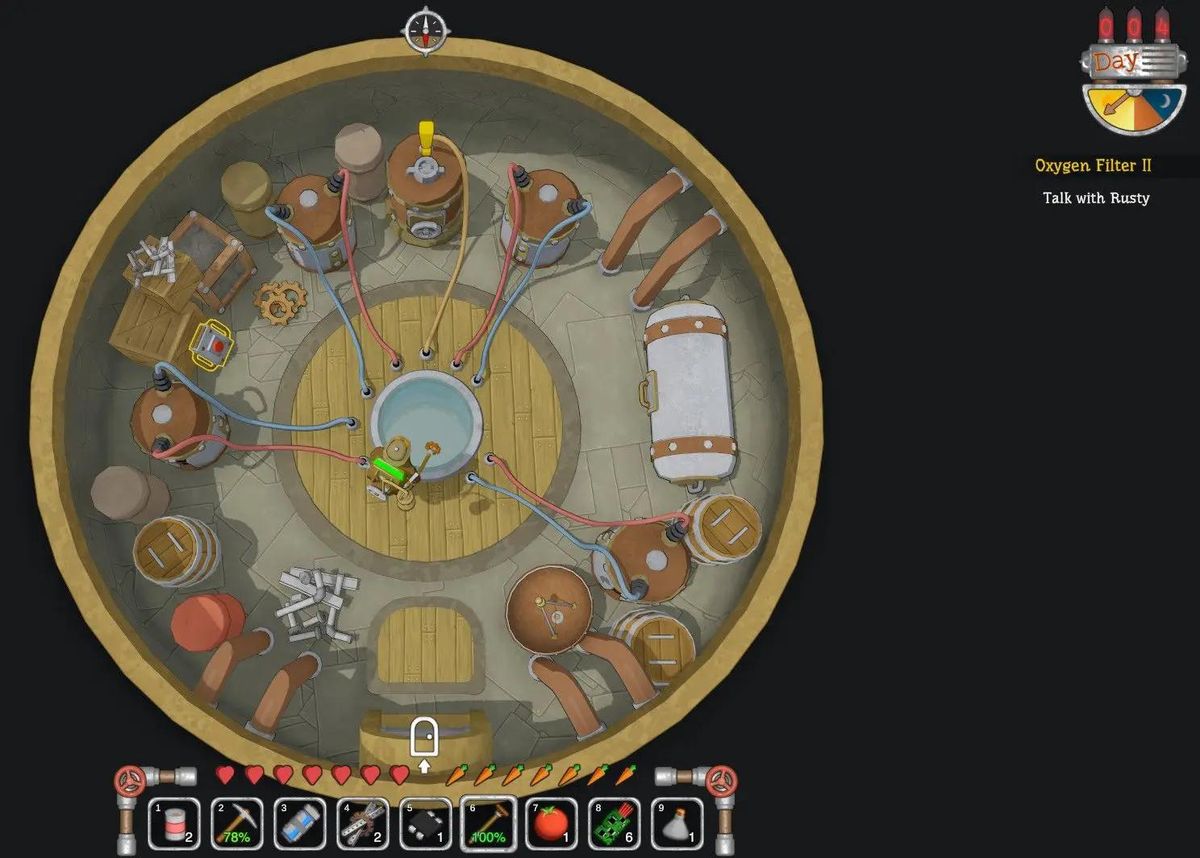The width and height of the screenshot is (1200, 858).
Task: Equip the pickaxe at 78% durability
Action: (237, 823)
